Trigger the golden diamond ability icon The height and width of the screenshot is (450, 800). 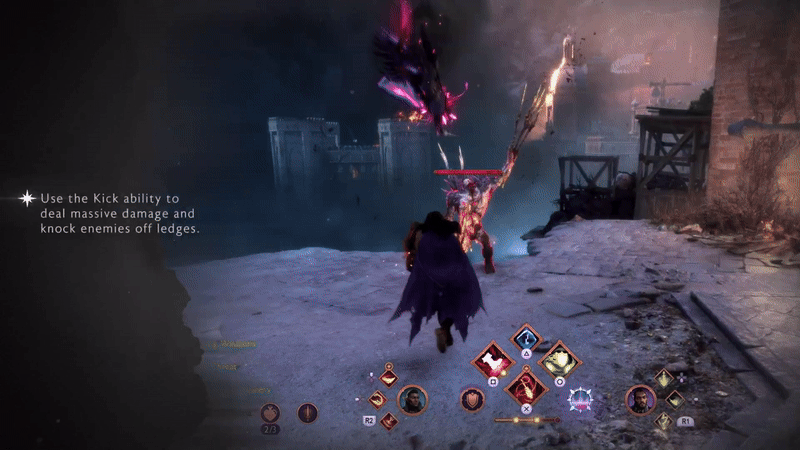(x=558, y=359)
